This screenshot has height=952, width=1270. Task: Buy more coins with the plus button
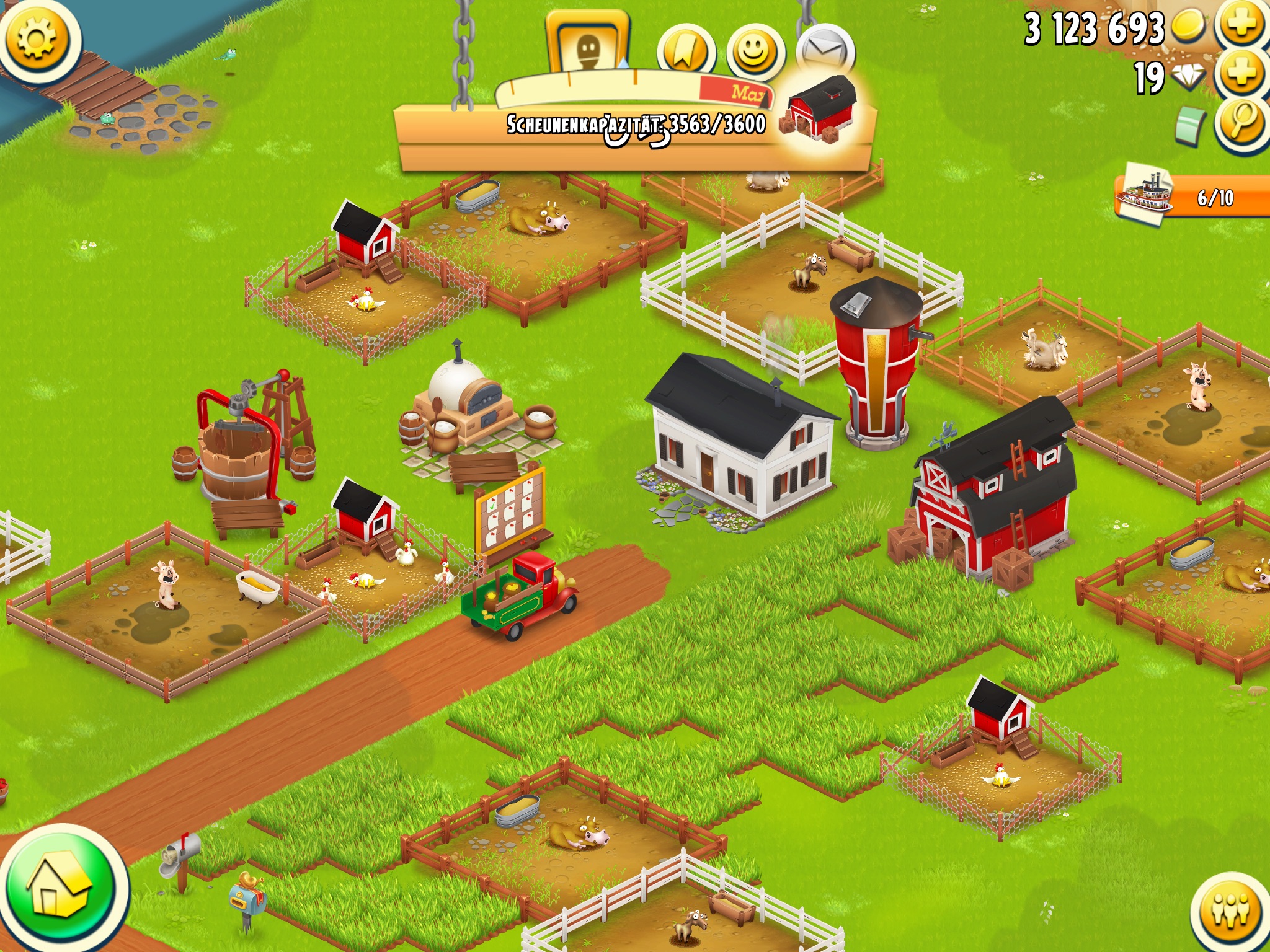(x=1241, y=26)
